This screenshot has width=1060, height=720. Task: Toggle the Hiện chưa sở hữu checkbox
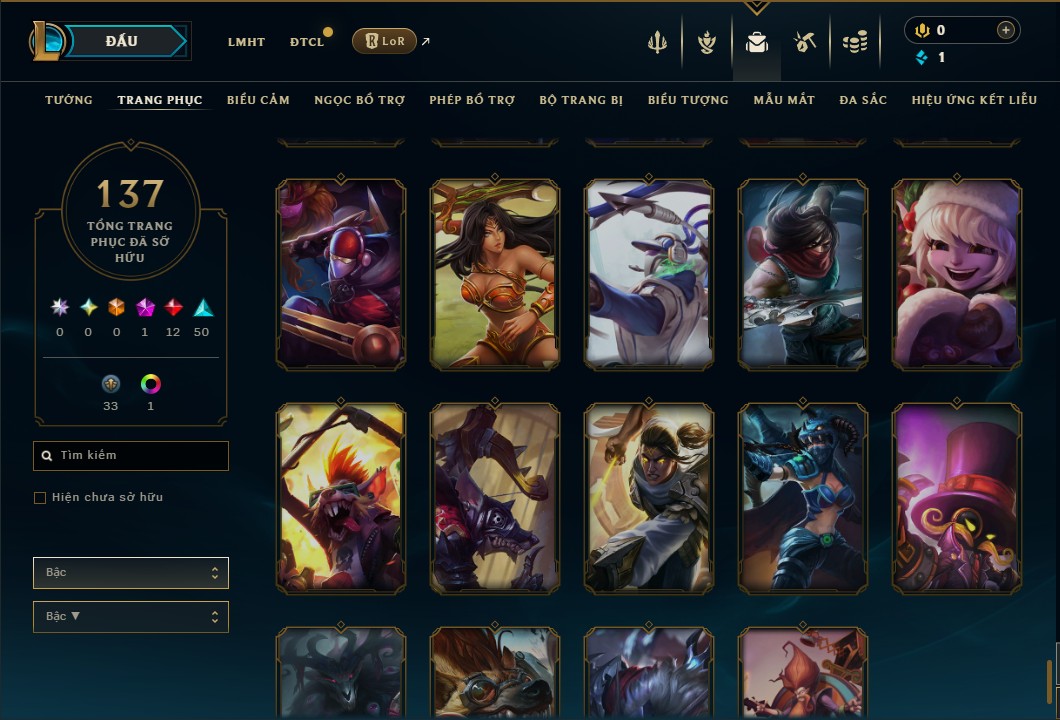(40, 498)
